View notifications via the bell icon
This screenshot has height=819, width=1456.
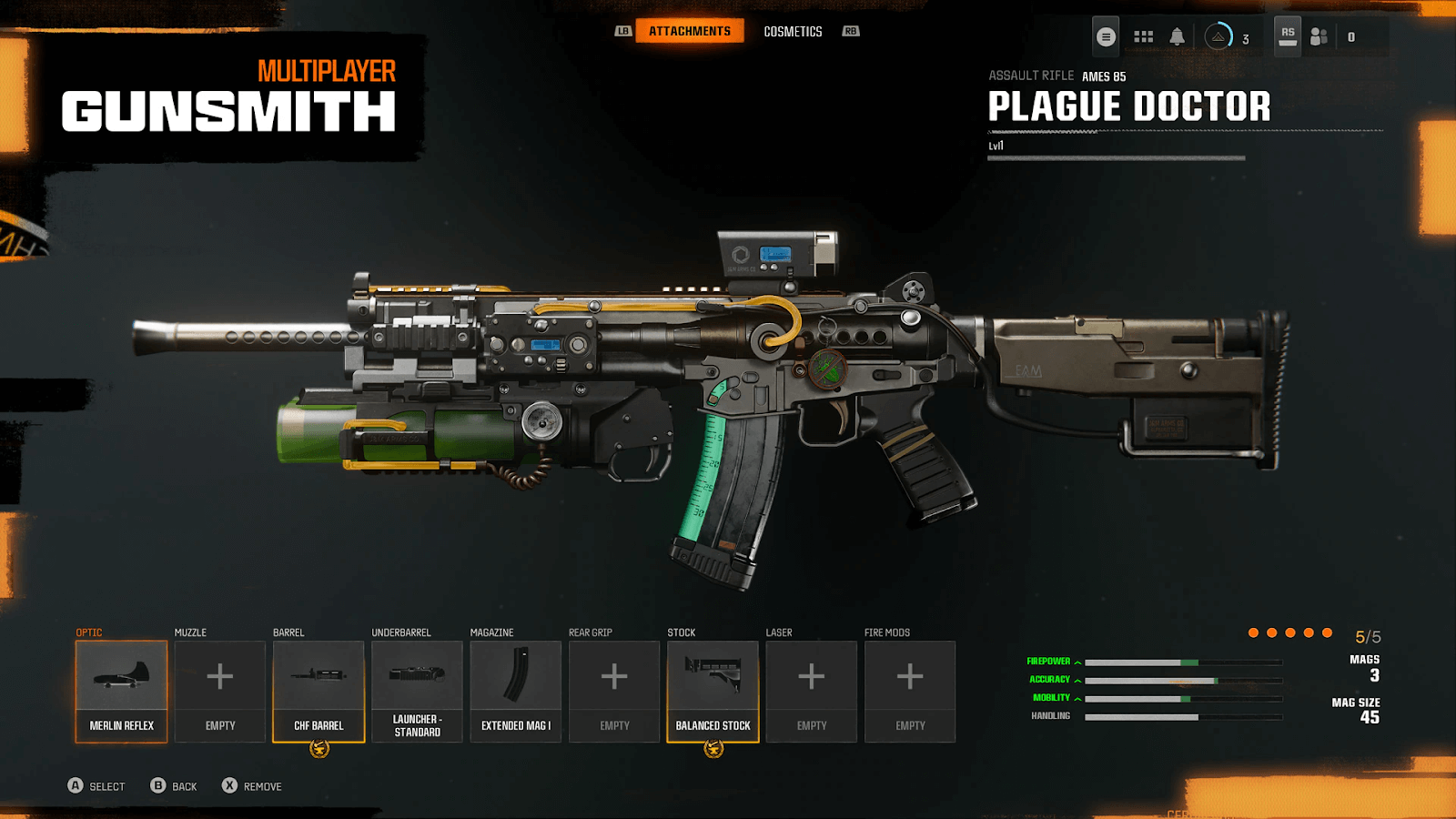pos(1177,37)
